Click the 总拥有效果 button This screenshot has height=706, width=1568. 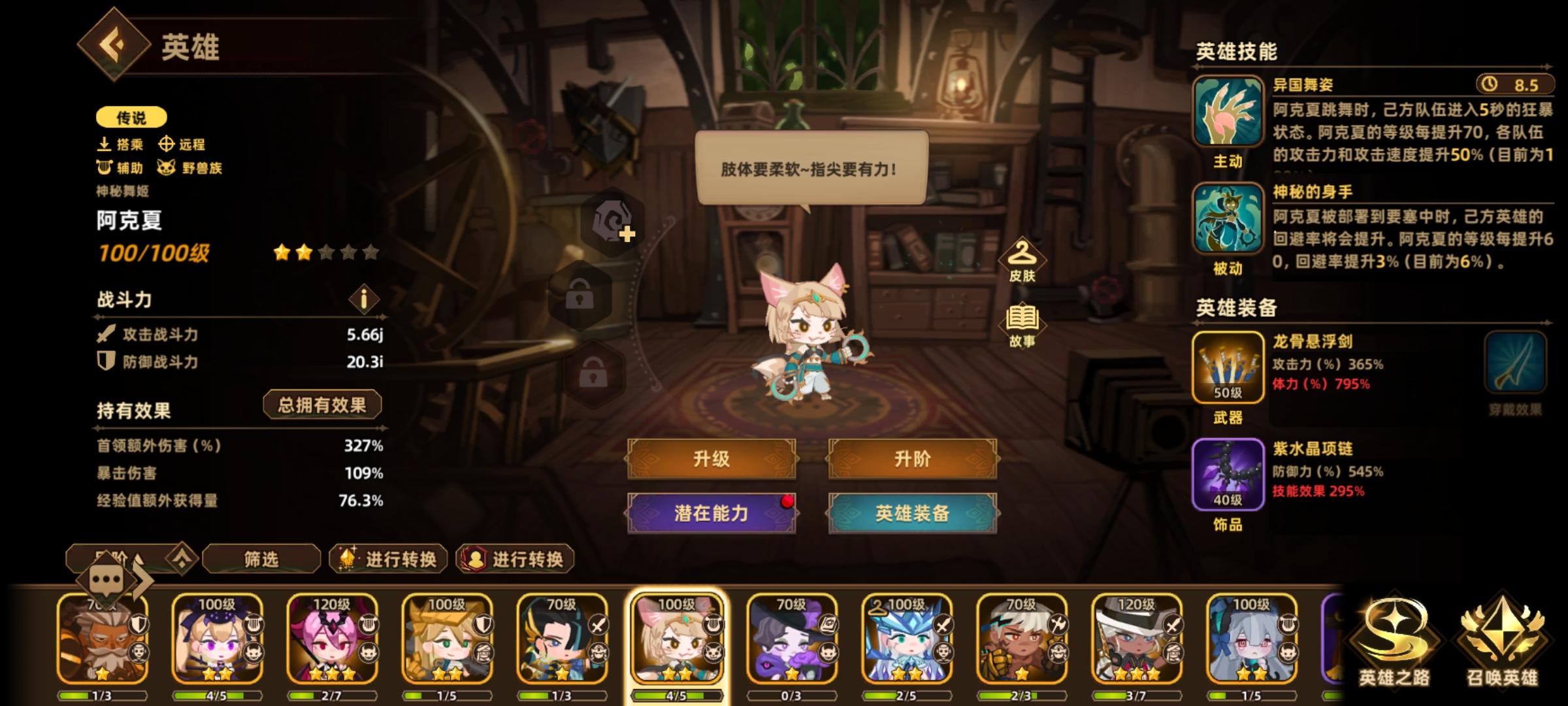(323, 405)
